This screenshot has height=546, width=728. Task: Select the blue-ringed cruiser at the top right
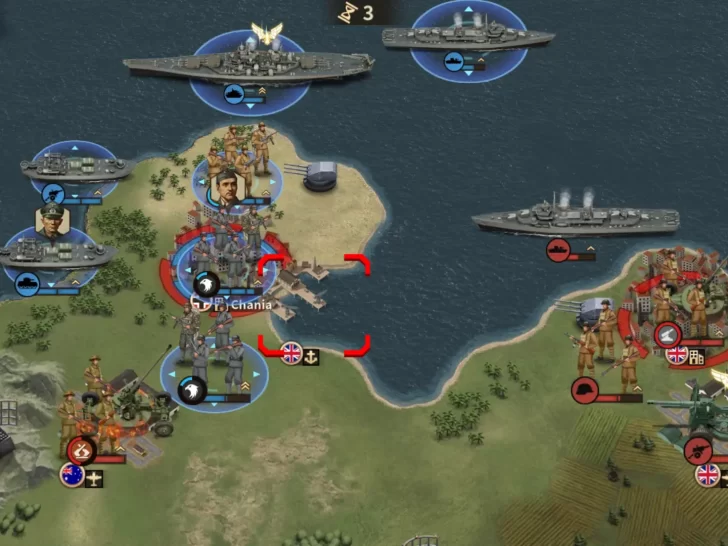(469, 38)
